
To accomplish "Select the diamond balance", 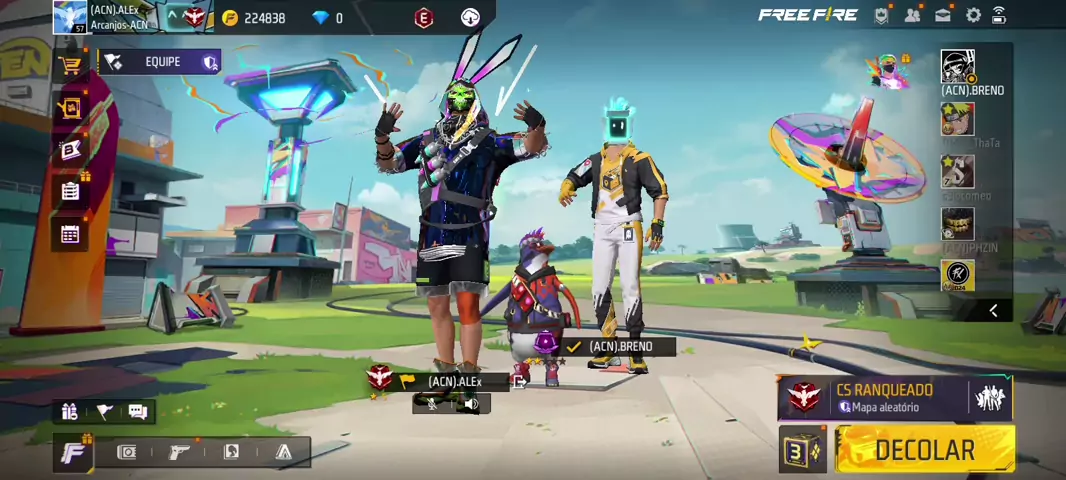I will tap(327, 18).
